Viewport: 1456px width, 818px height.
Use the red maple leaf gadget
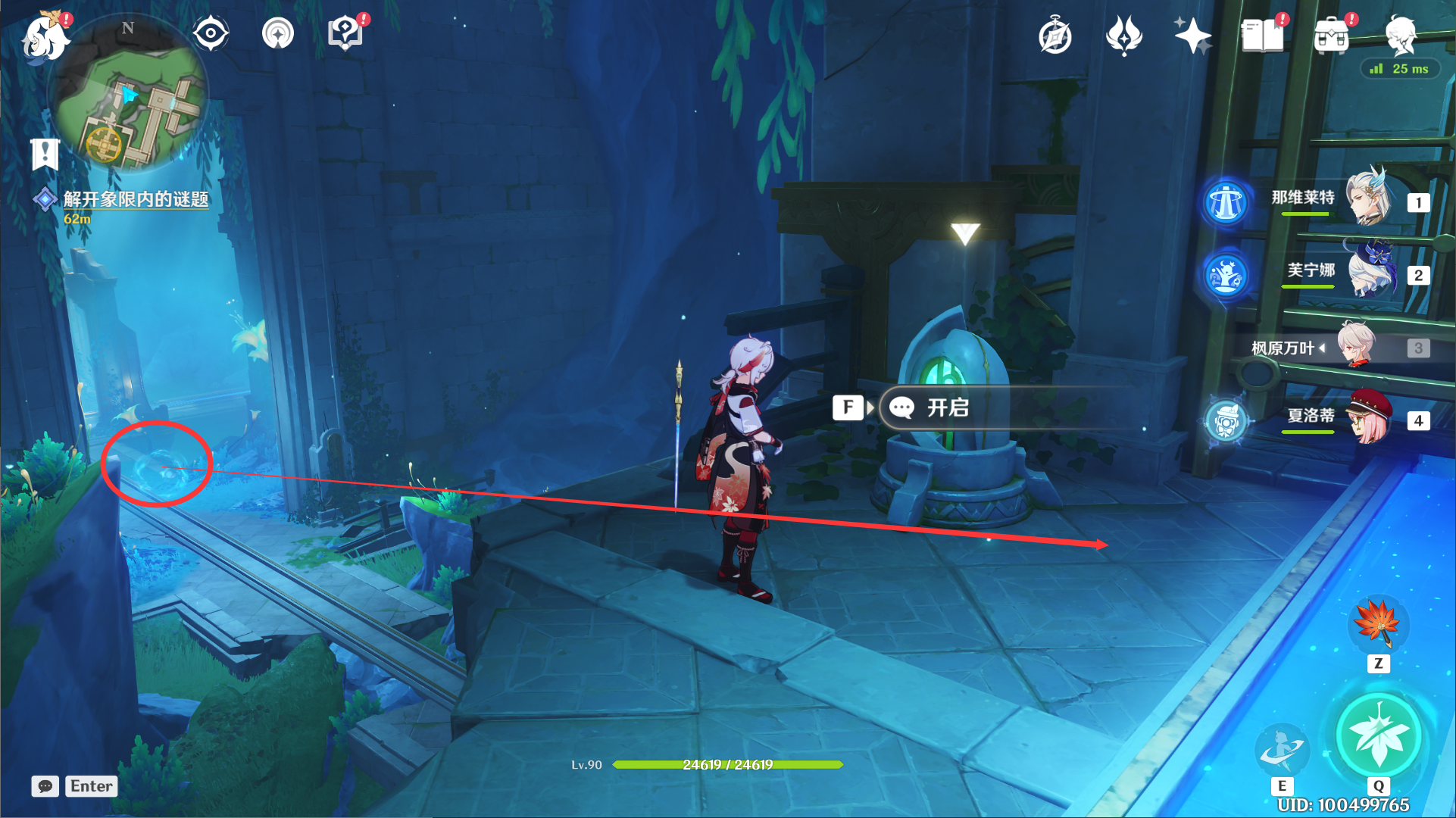coord(1378,625)
